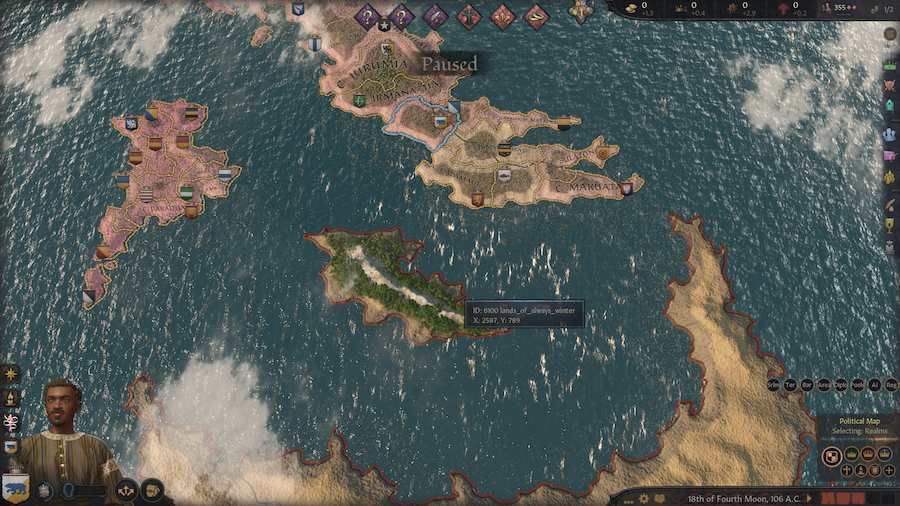Expand more map modes with plus button
900x506 pixels.
[889, 470]
